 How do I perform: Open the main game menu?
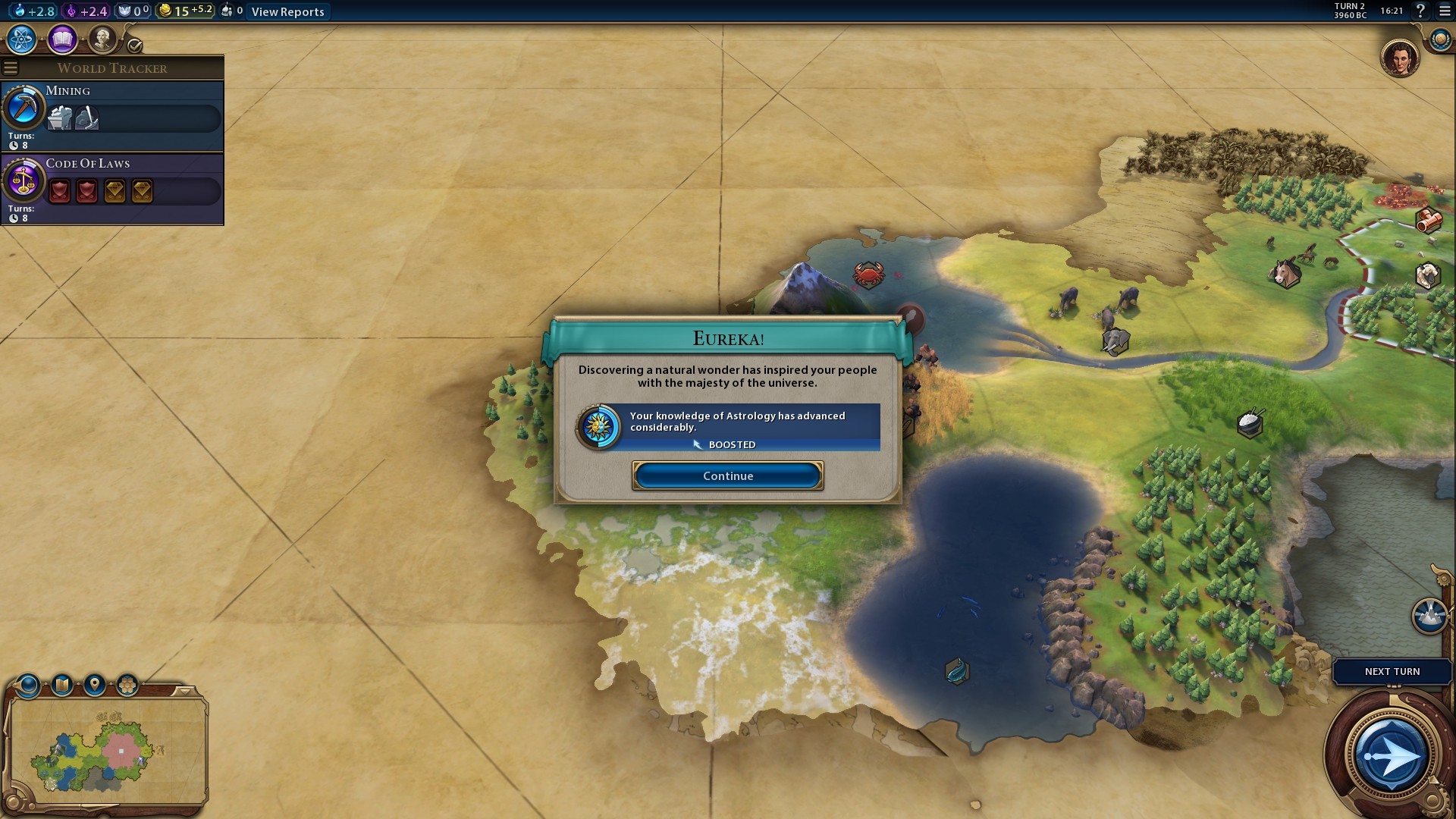[1444, 11]
